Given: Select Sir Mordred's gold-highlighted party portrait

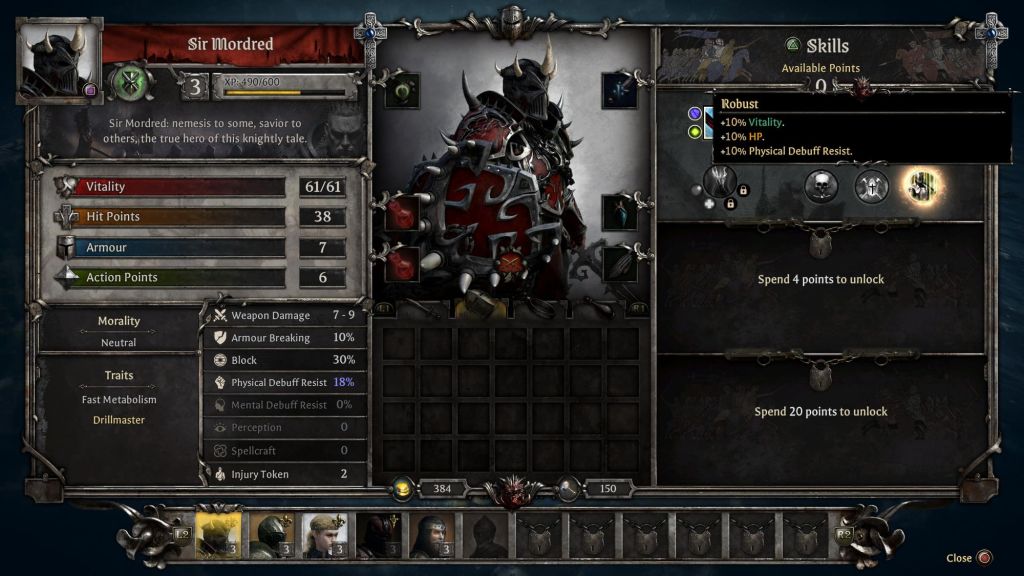Looking at the screenshot, I should point(216,535).
